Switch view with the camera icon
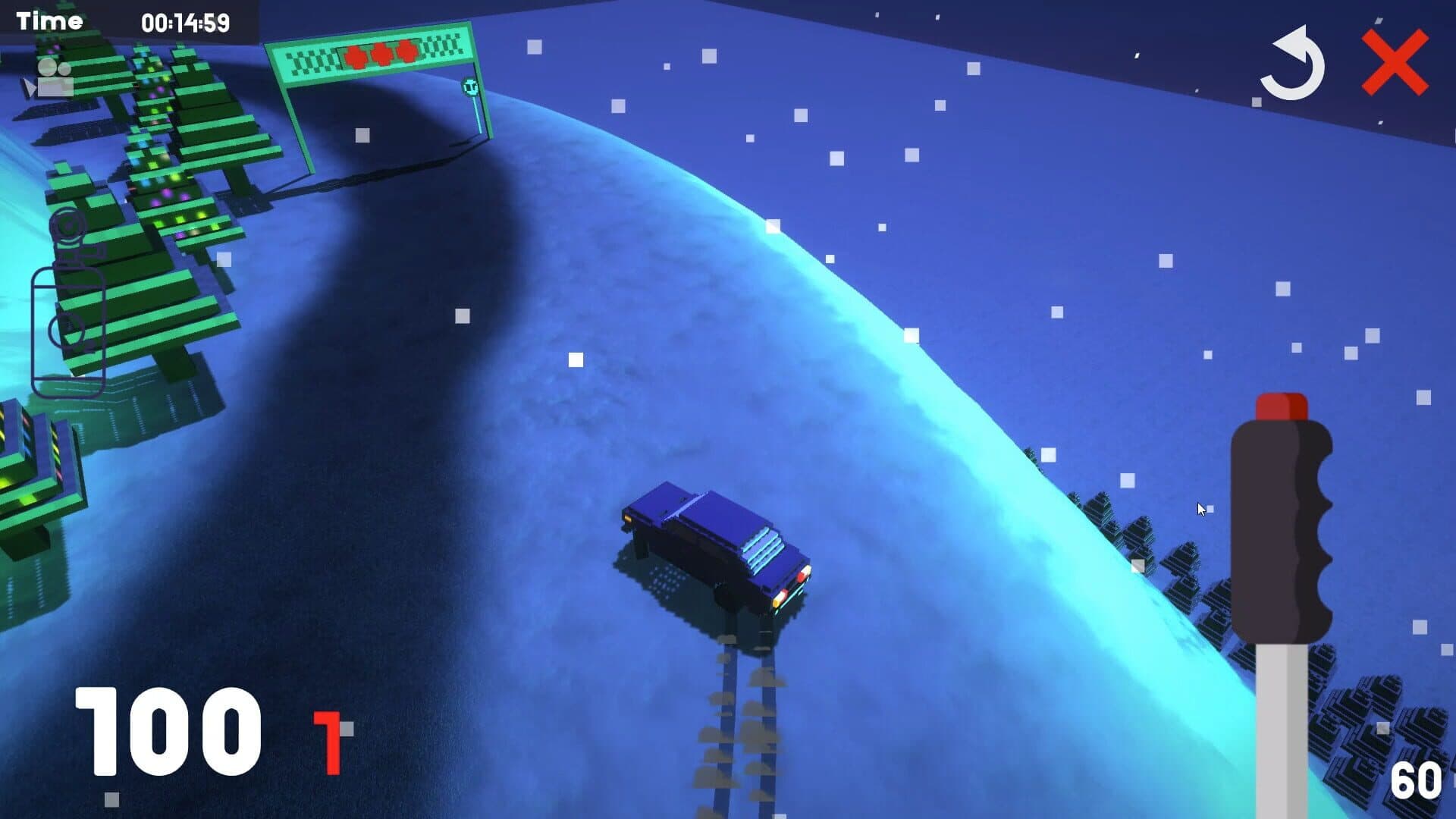 51,79
